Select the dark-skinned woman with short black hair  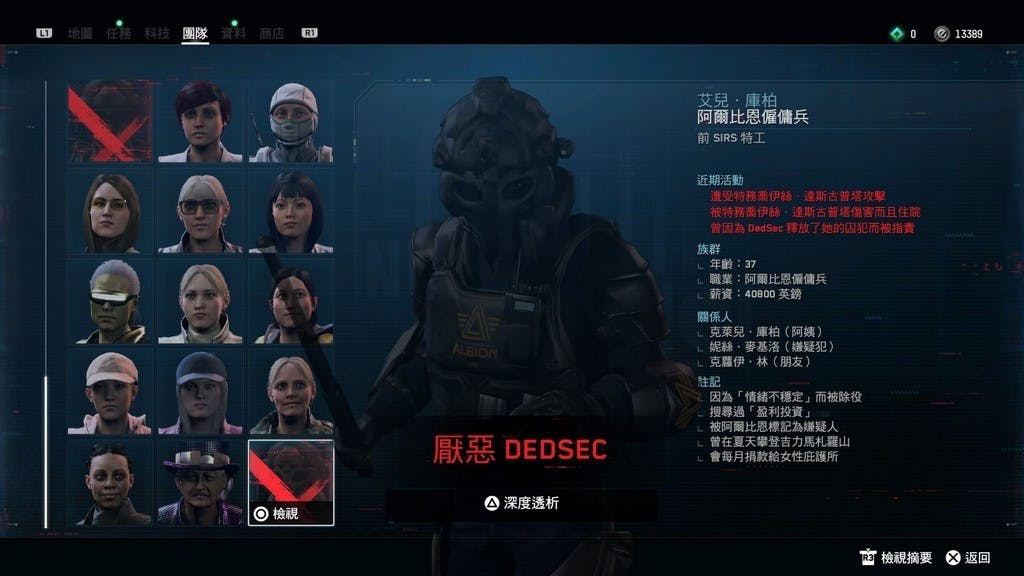click(x=110, y=483)
